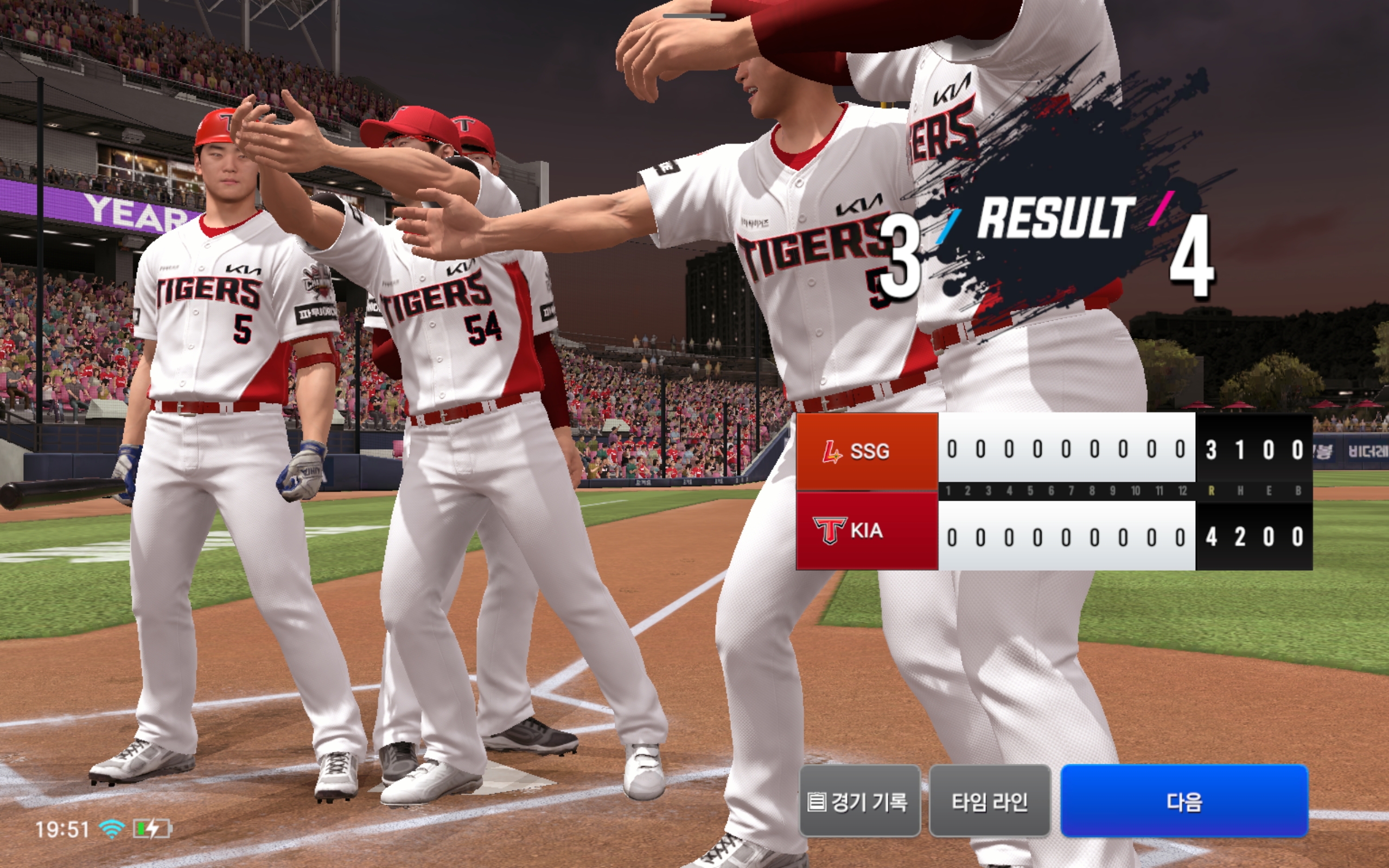Open the 경기 기록 game record

(x=859, y=801)
